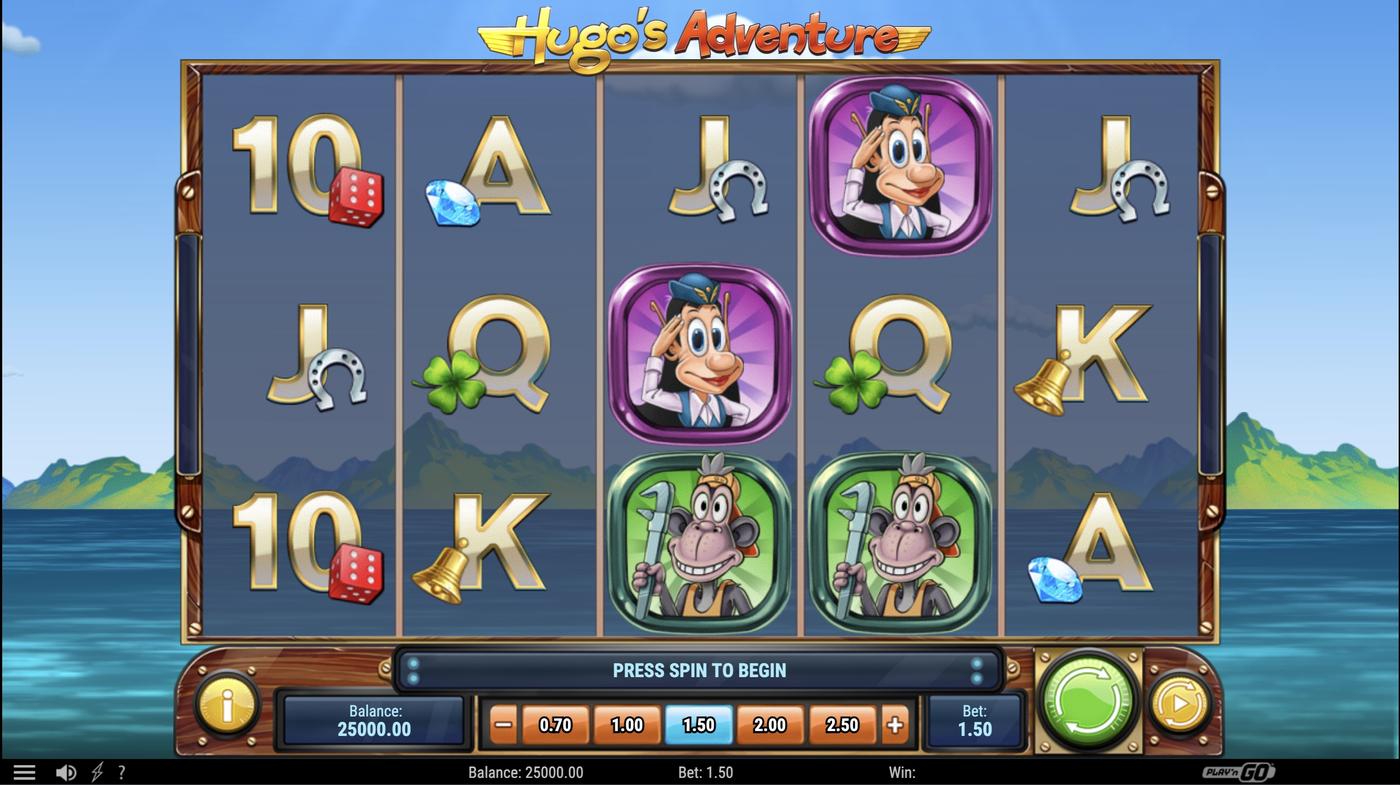
Task: Click the Play'n GO logo
Action: (1239, 771)
